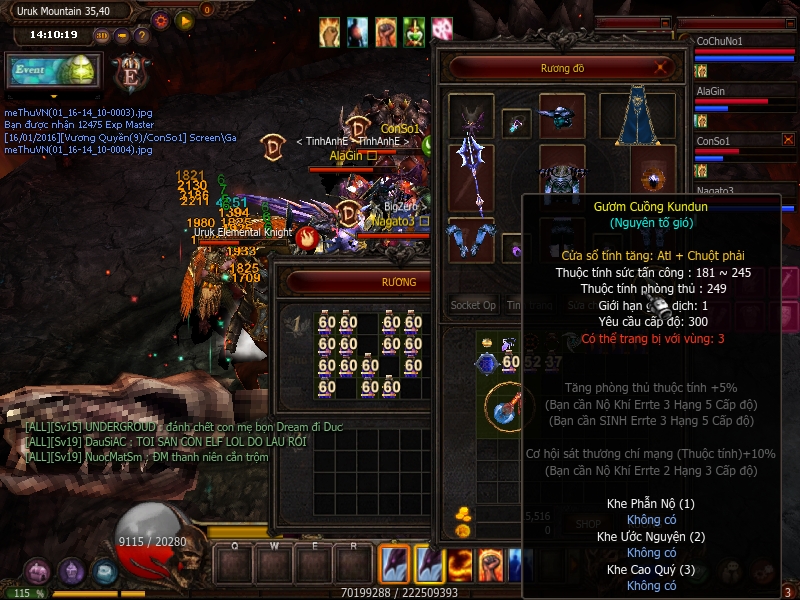The width and height of the screenshot is (800, 600).
Task: Select the equipped helmet slot
Action: click(x=561, y=116)
